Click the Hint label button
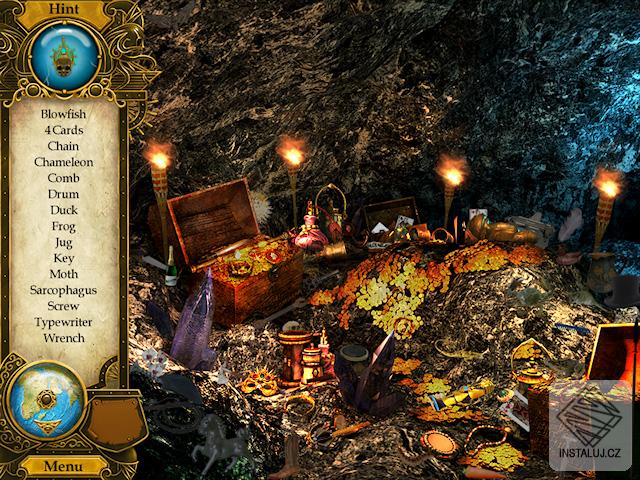The height and width of the screenshot is (480, 640). (x=64, y=10)
